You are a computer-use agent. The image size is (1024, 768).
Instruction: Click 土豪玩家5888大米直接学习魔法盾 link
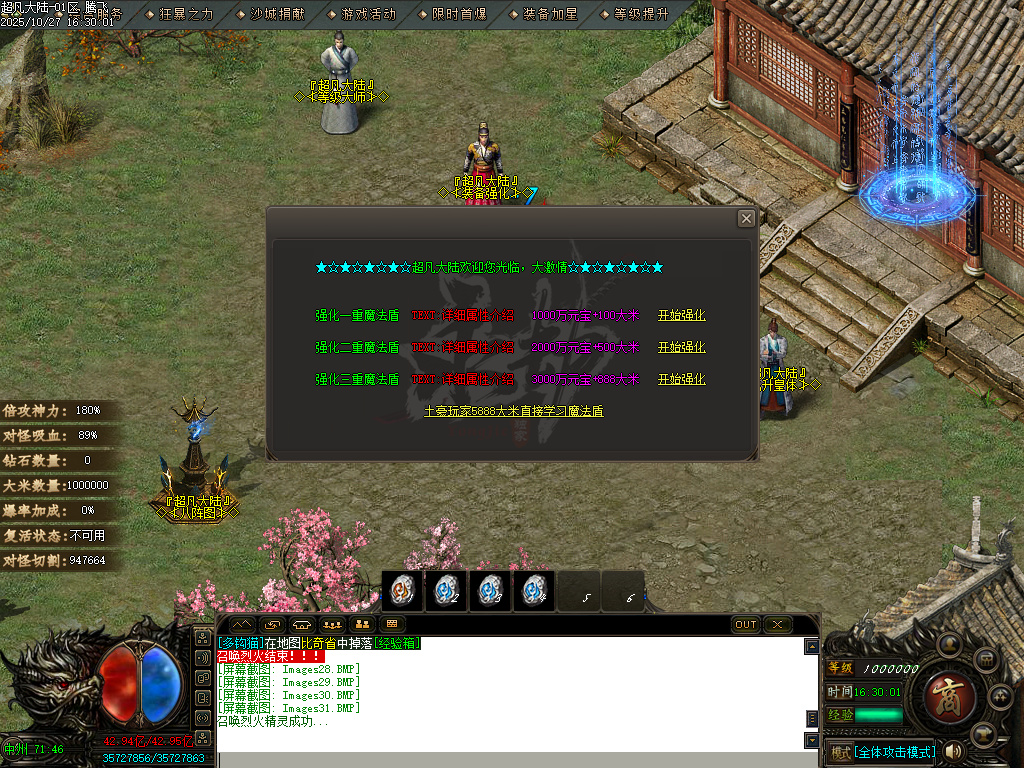(514, 411)
